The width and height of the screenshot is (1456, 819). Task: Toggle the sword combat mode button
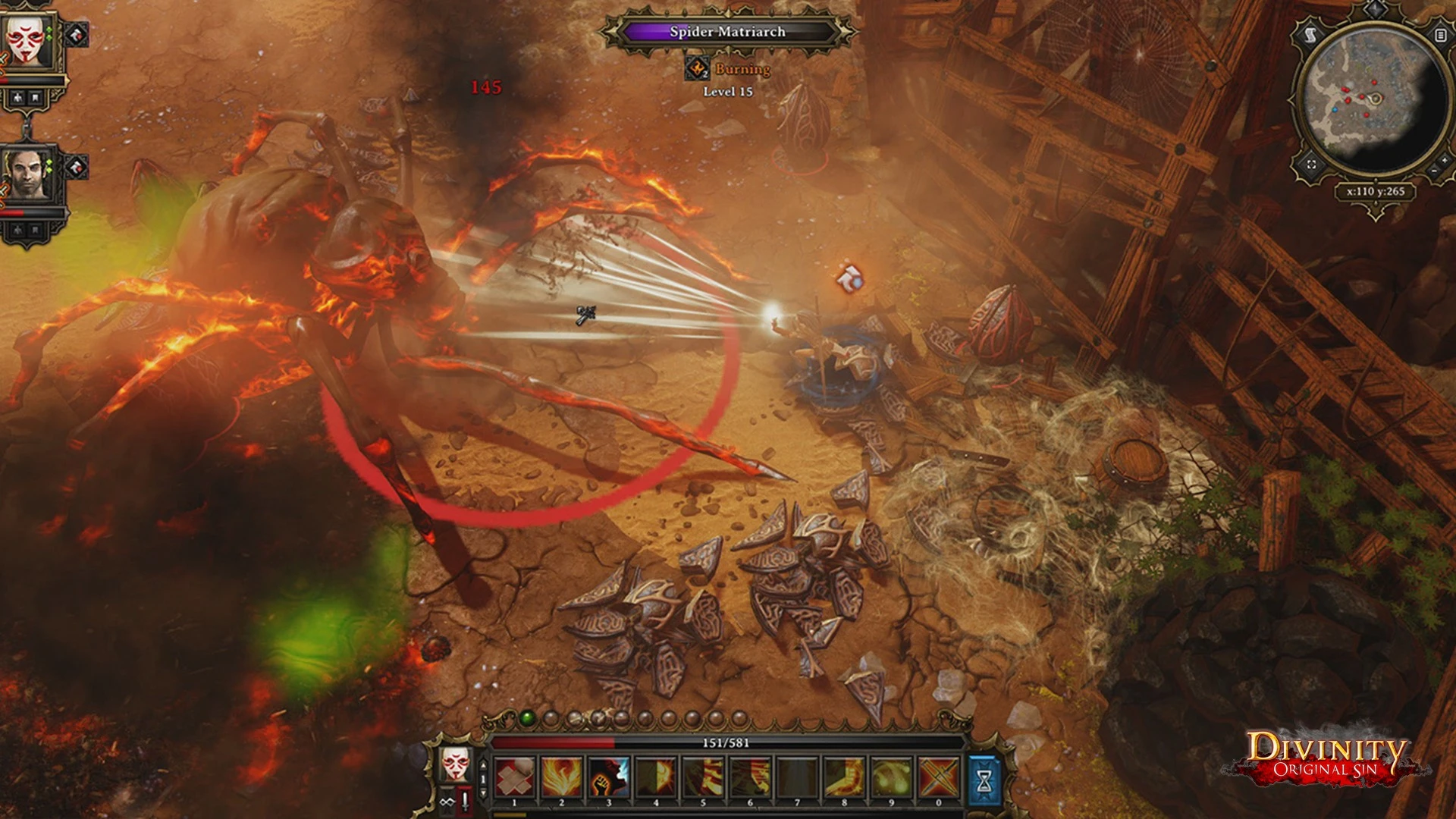[464, 800]
